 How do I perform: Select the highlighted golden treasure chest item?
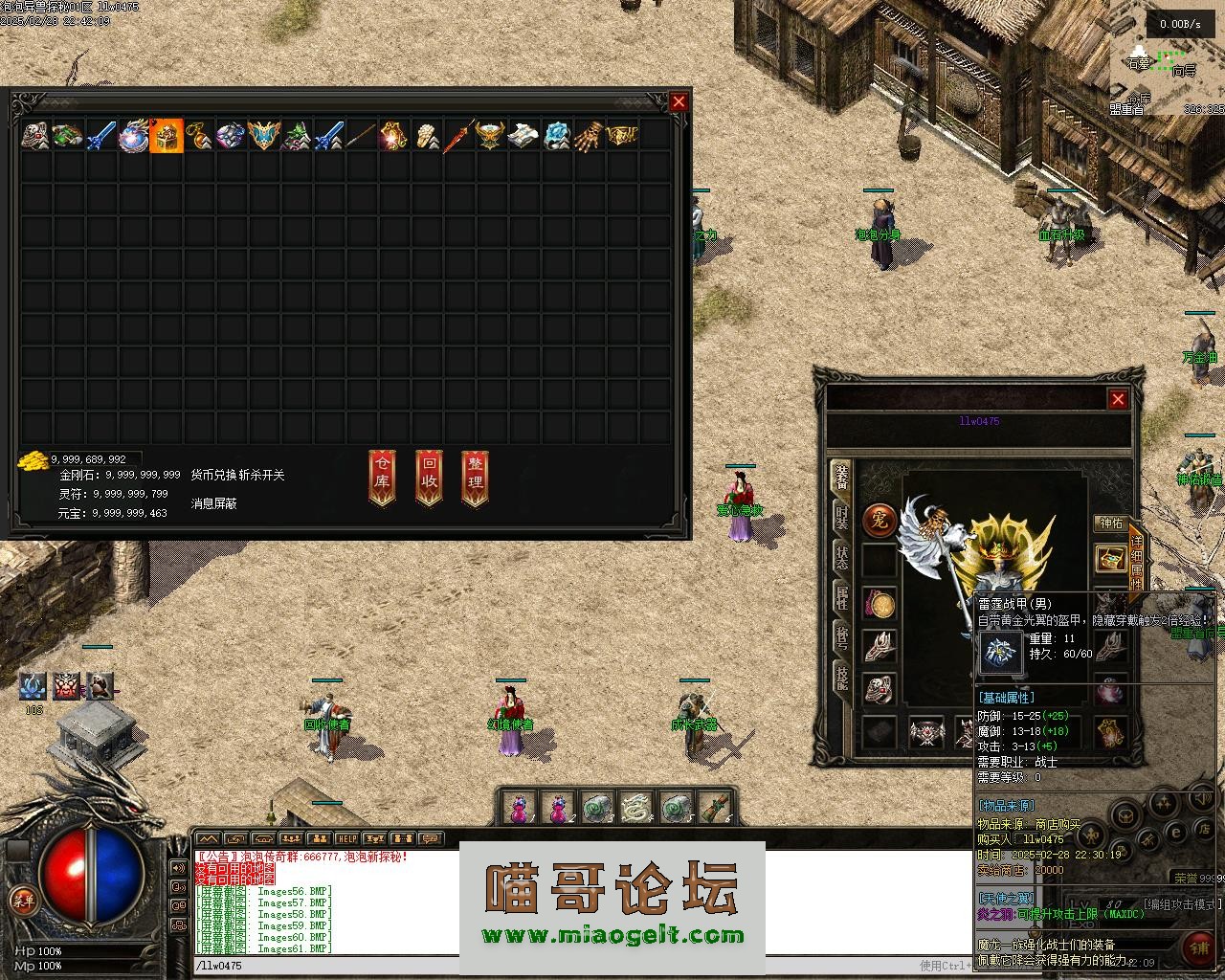click(x=167, y=136)
